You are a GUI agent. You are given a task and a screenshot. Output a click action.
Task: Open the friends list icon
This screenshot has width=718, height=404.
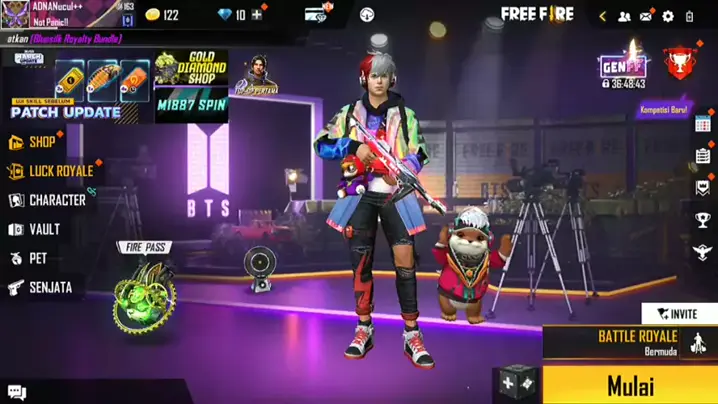(x=624, y=16)
